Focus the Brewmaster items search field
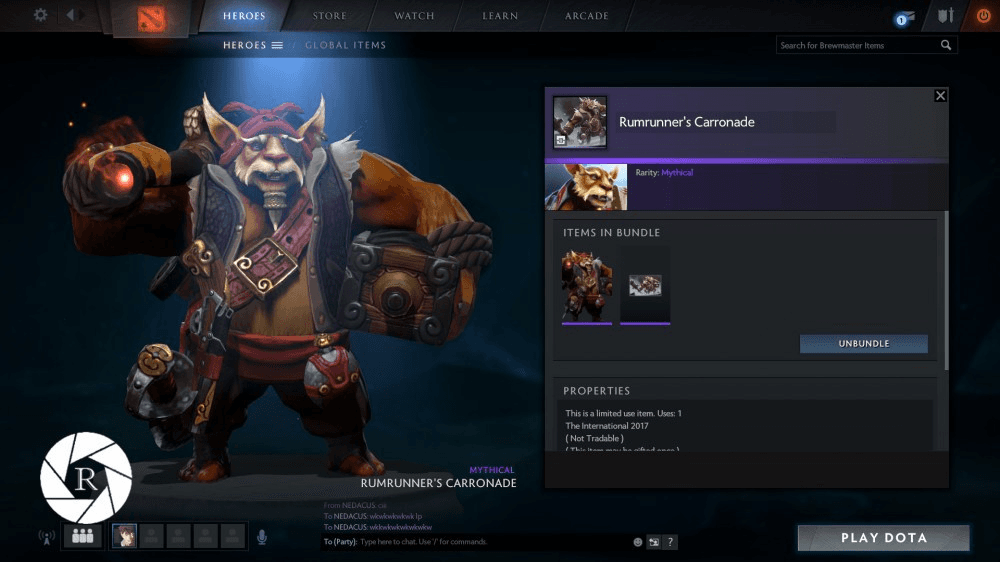The image size is (1000, 562). (x=858, y=45)
